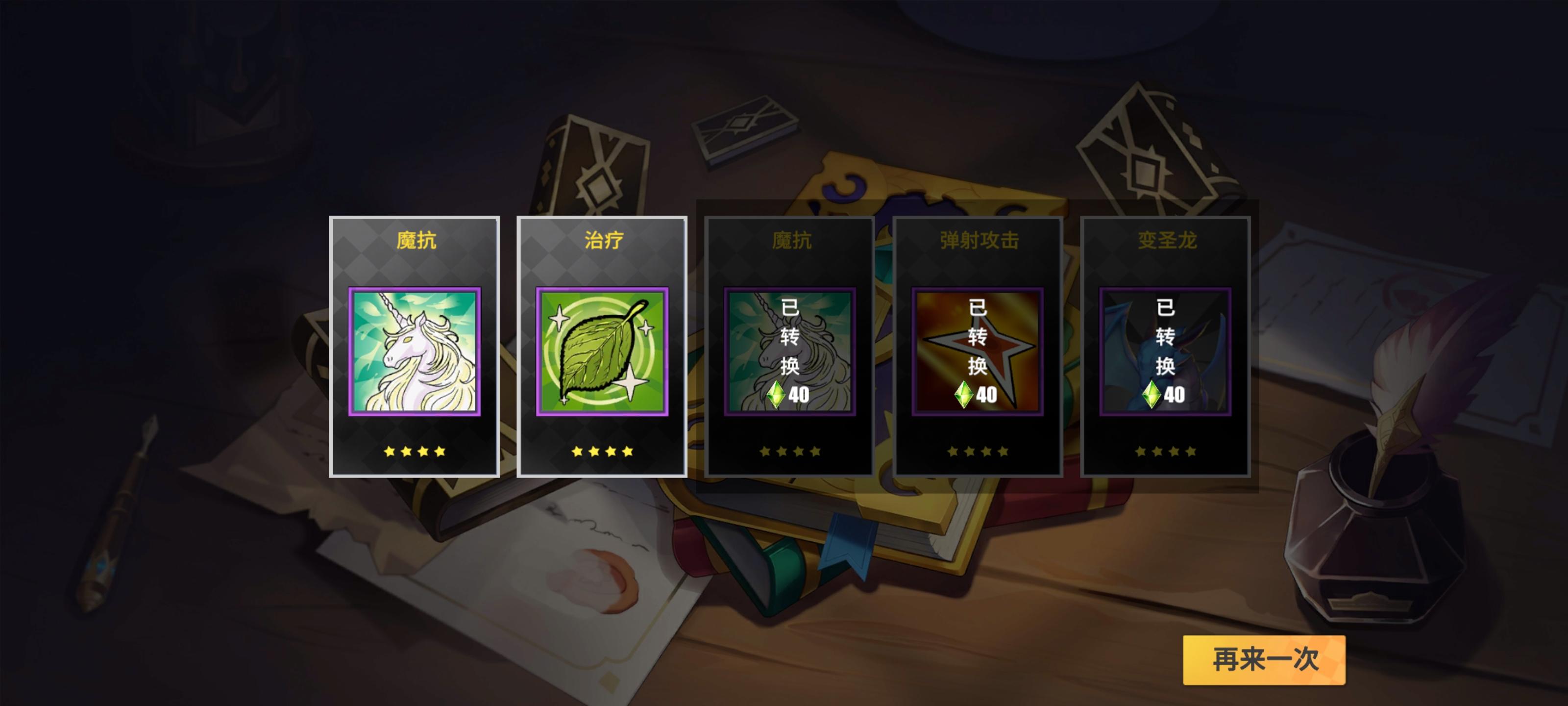This screenshot has height=706, width=1568.
Task: Click the four stars below the 治疗 card
Action: pos(603,451)
